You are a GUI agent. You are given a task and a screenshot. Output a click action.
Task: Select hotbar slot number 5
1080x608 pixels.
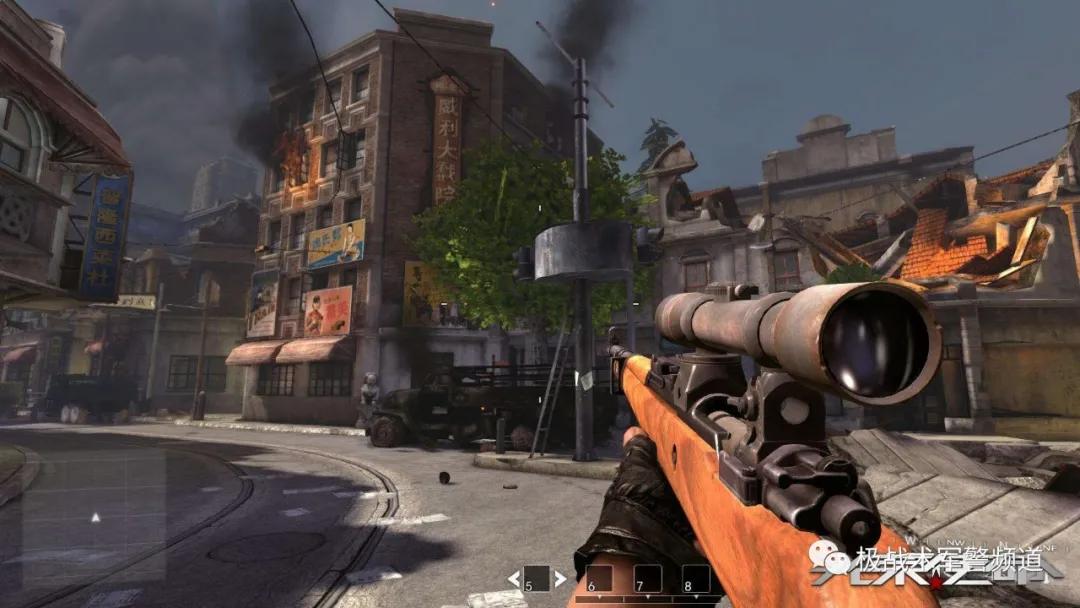[537, 579]
